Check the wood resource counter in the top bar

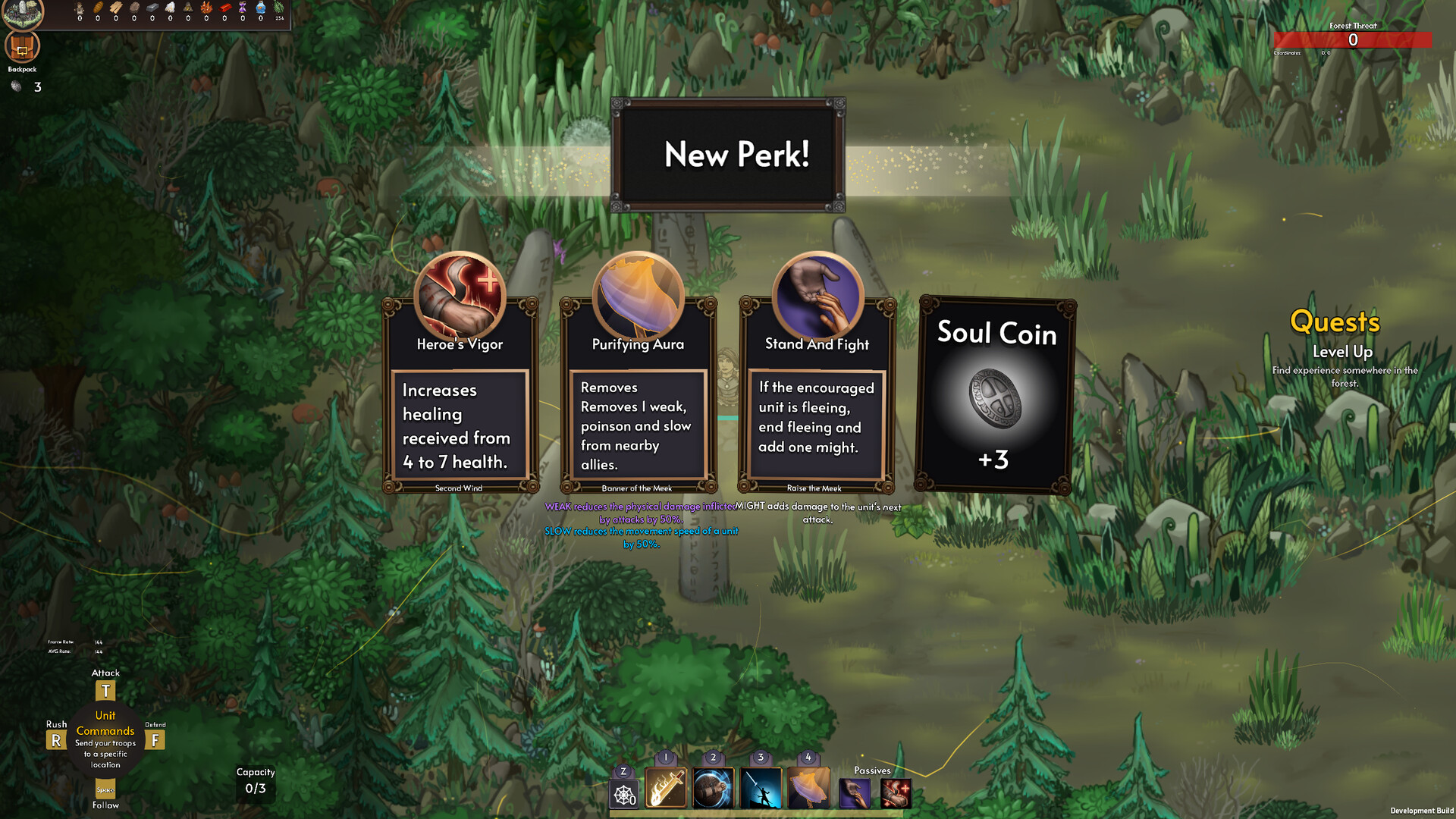[115, 8]
